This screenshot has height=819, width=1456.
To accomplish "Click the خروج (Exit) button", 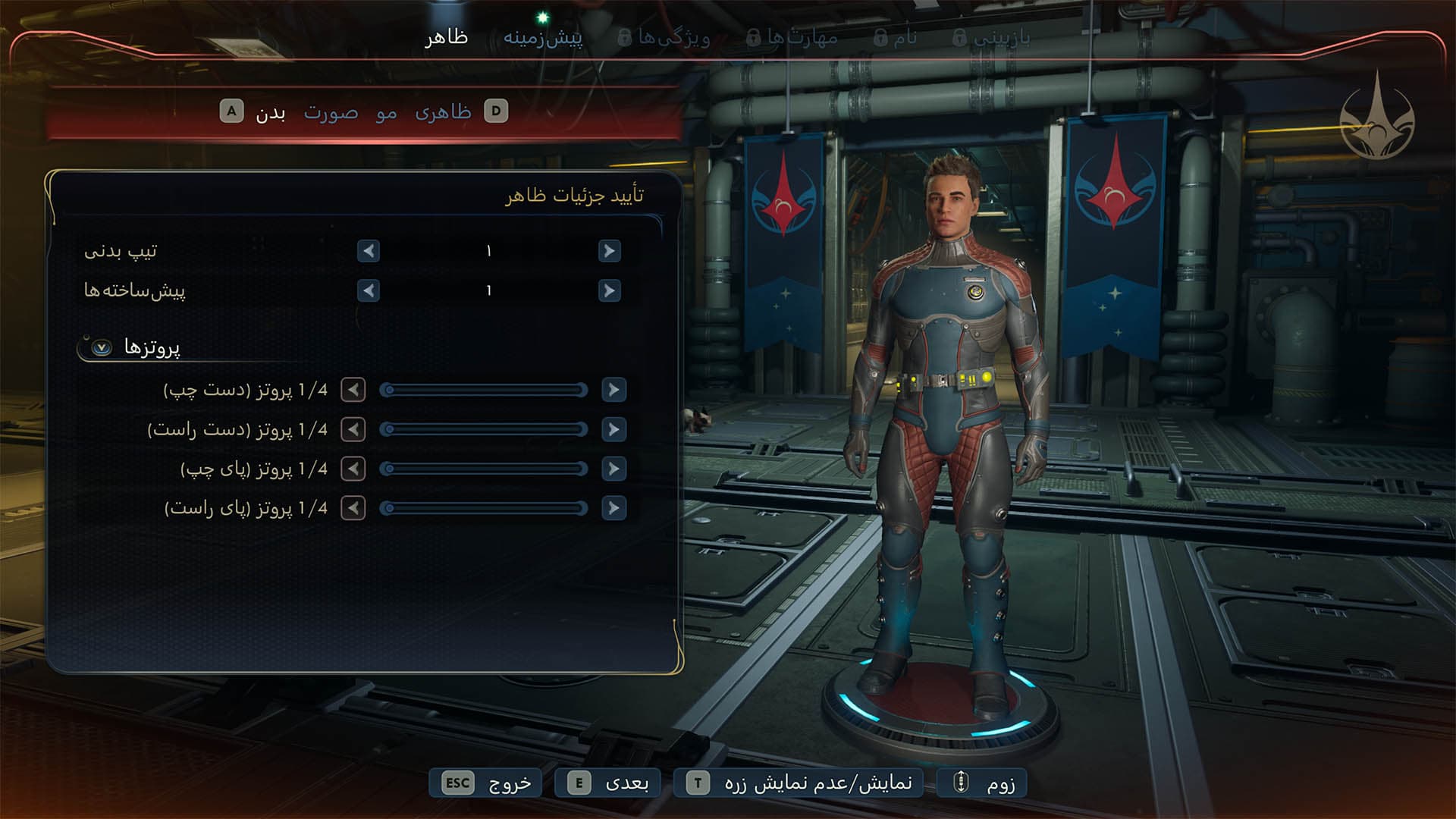I will pos(486,783).
